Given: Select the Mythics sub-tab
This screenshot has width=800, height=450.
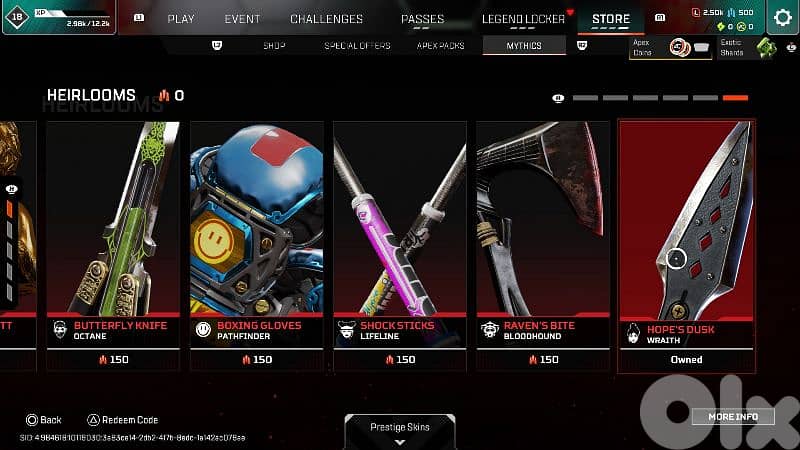Looking at the screenshot, I should (523, 46).
